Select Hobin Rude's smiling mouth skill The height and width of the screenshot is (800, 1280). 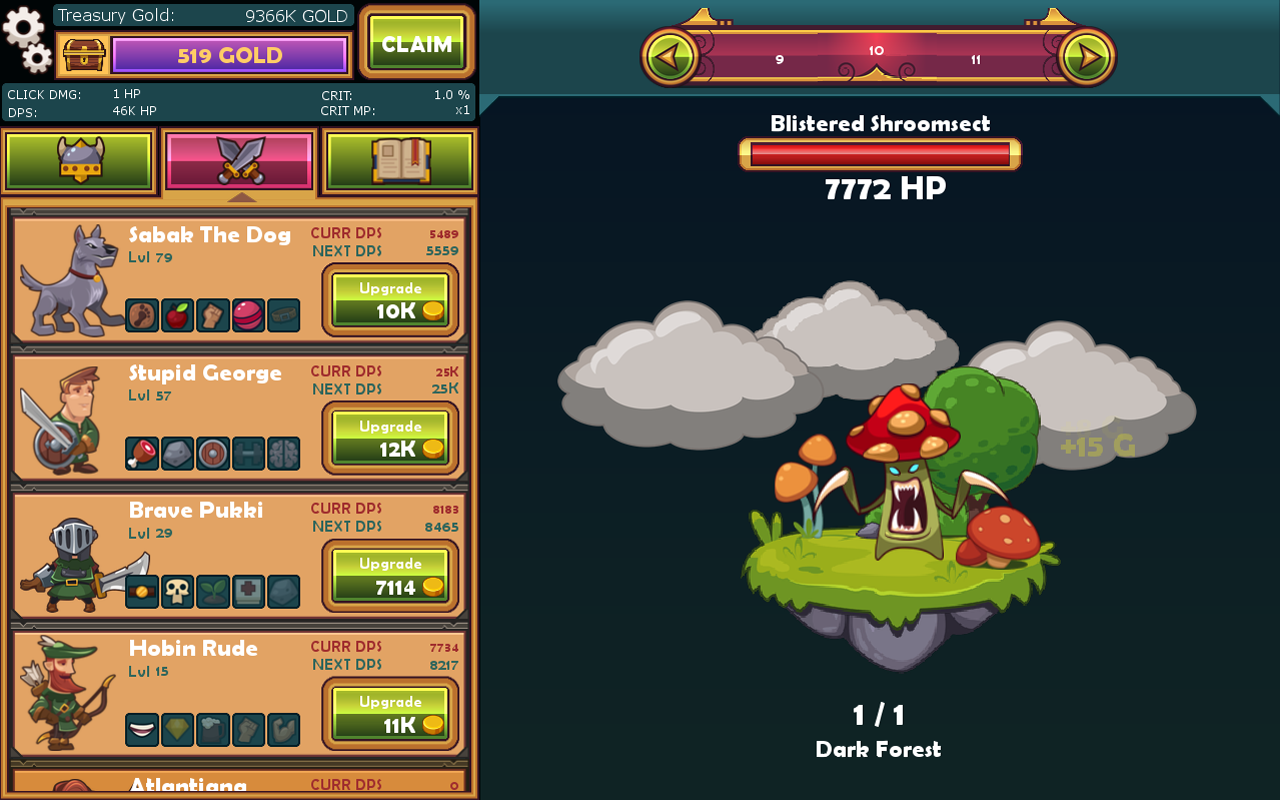point(141,729)
